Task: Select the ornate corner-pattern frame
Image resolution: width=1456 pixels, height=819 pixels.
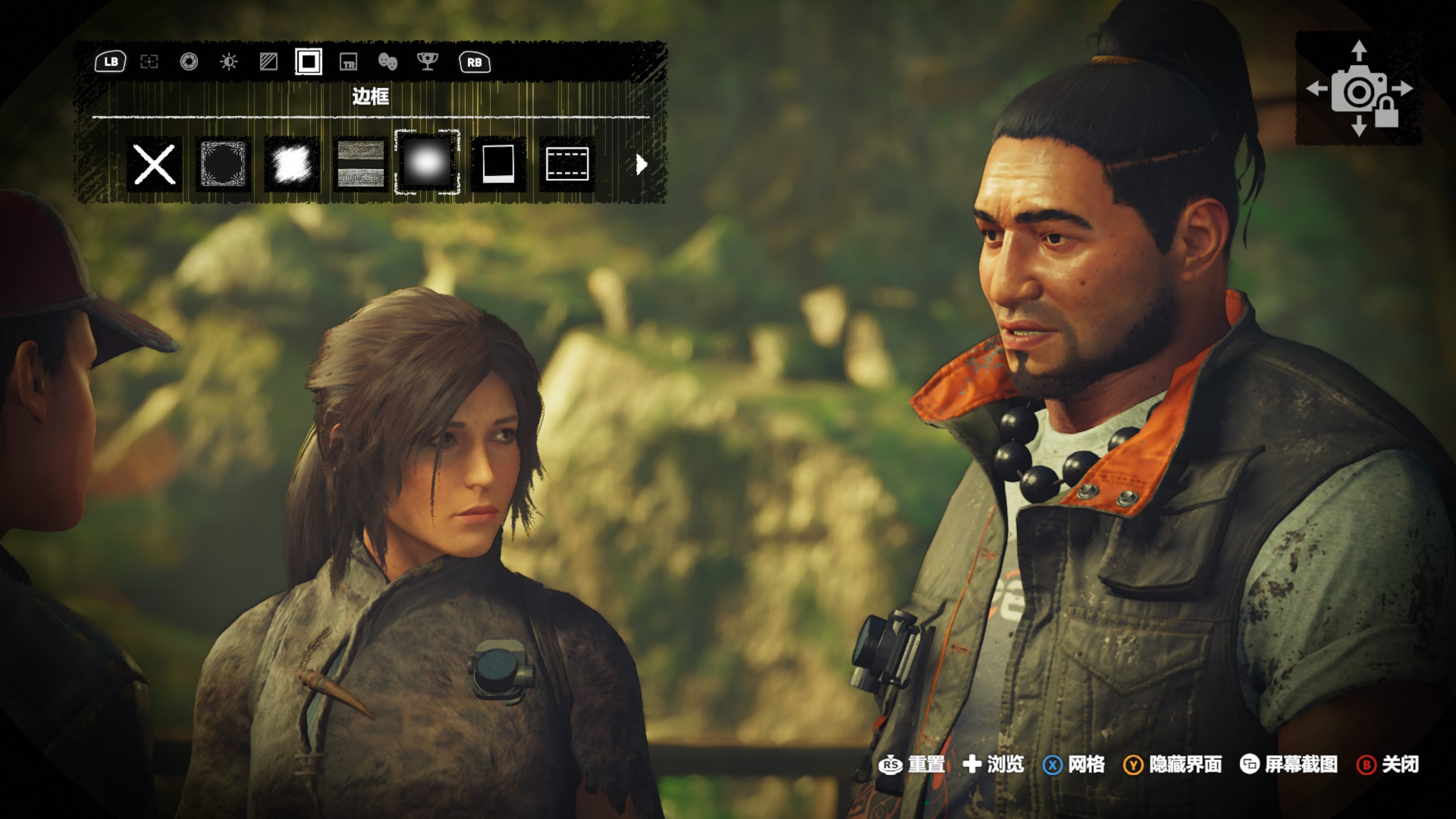Action: pyautogui.click(x=223, y=164)
